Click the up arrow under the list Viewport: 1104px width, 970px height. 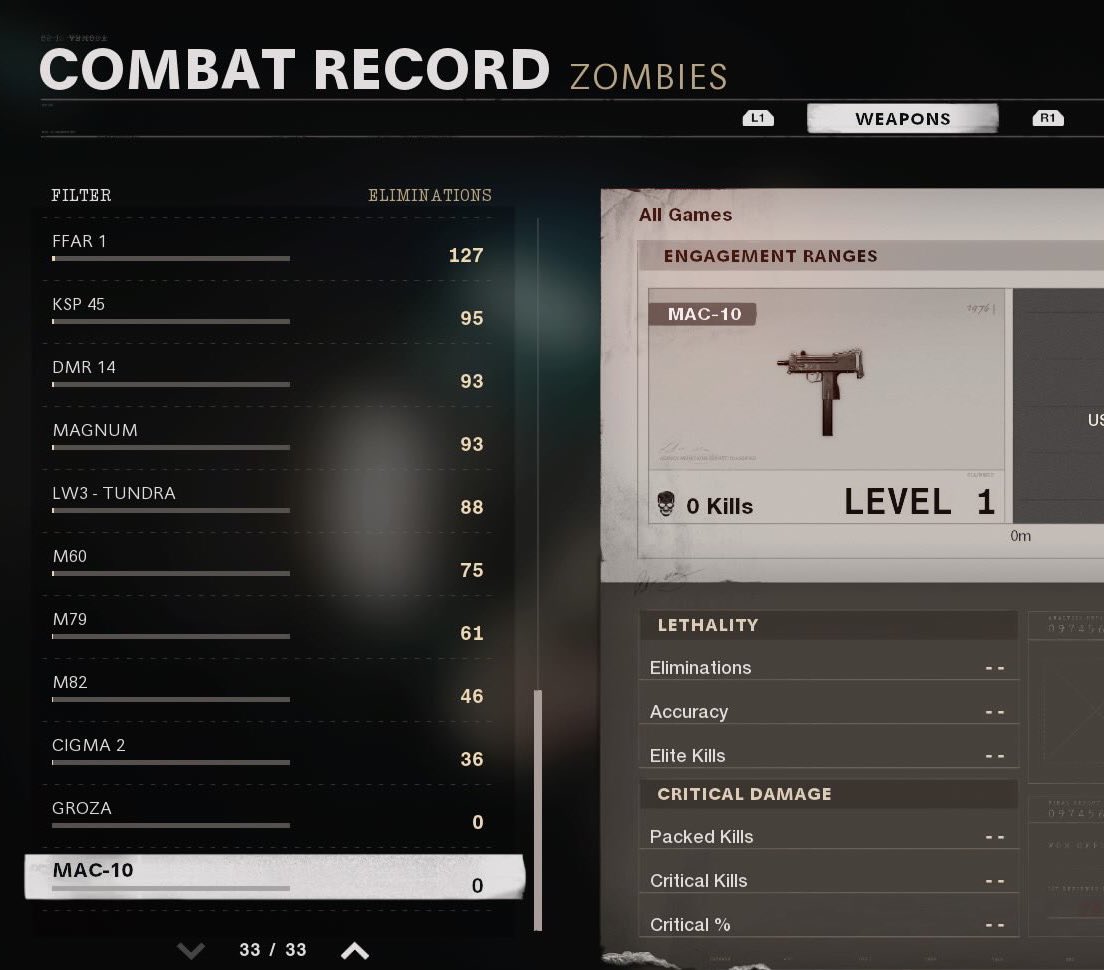[x=354, y=949]
